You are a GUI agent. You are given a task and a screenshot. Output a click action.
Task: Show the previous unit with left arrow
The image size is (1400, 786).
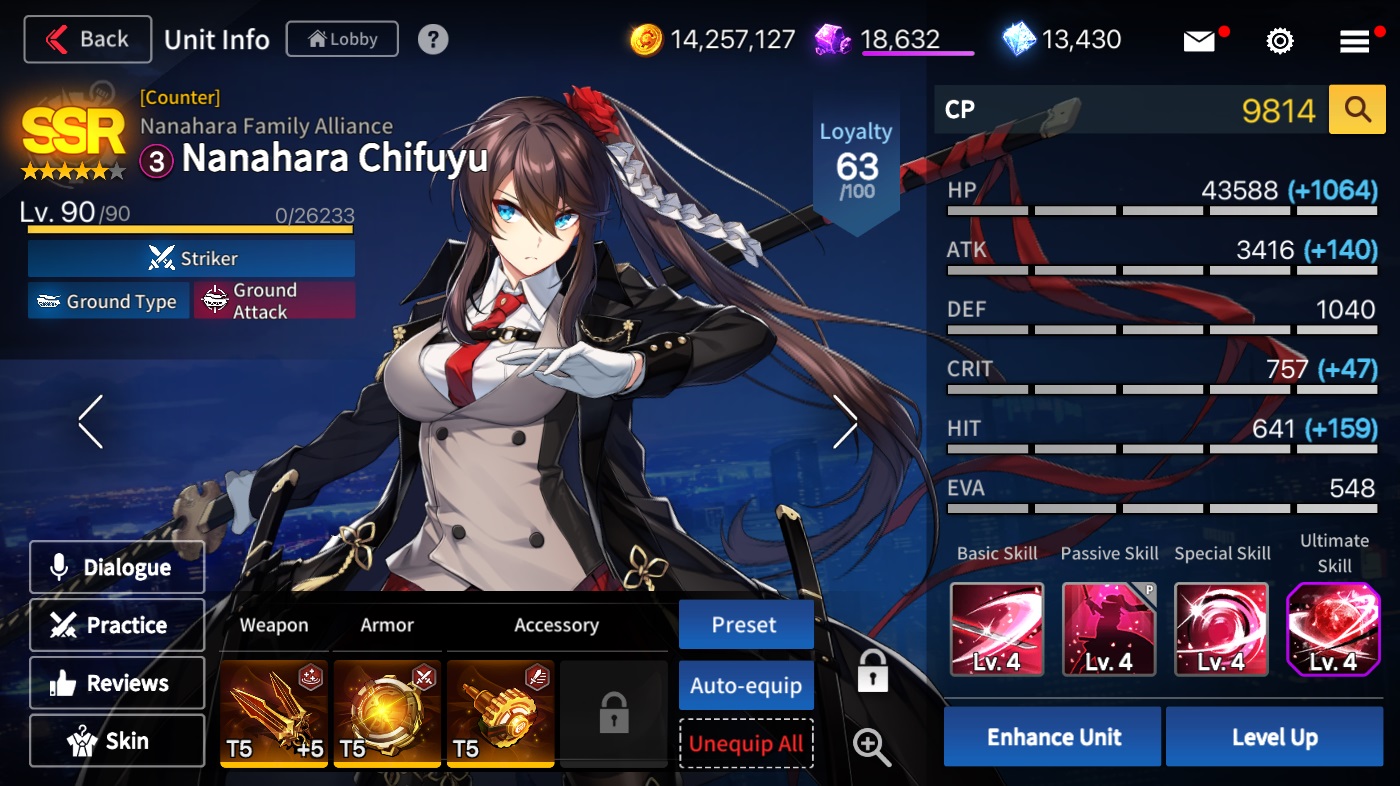point(91,421)
